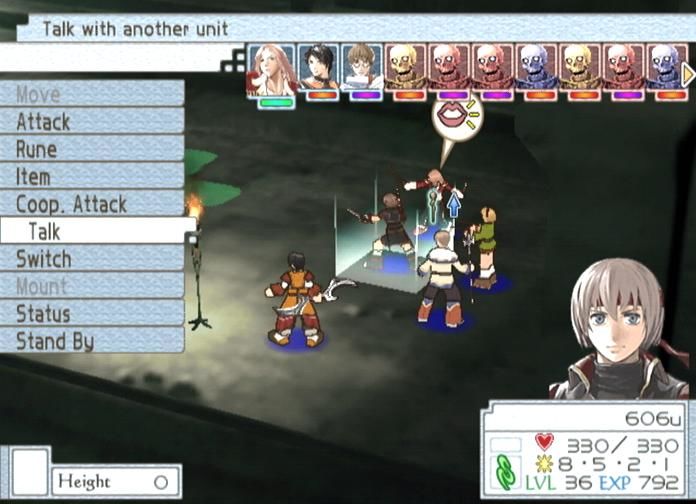Click the turn order bar's right arrow
The width and height of the screenshot is (696, 504).
click(x=688, y=72)
